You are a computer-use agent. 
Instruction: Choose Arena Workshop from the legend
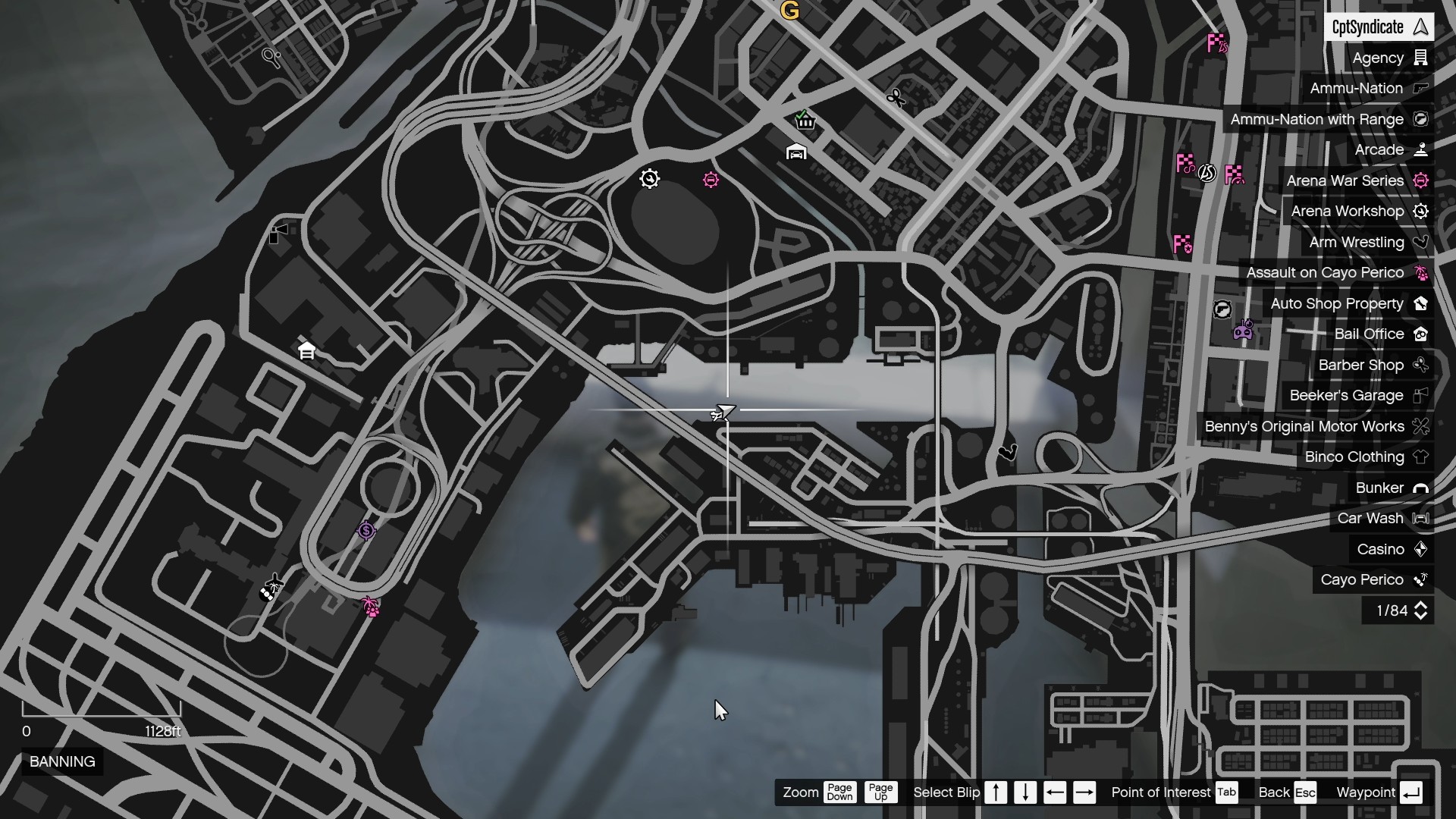[1358, 212]
